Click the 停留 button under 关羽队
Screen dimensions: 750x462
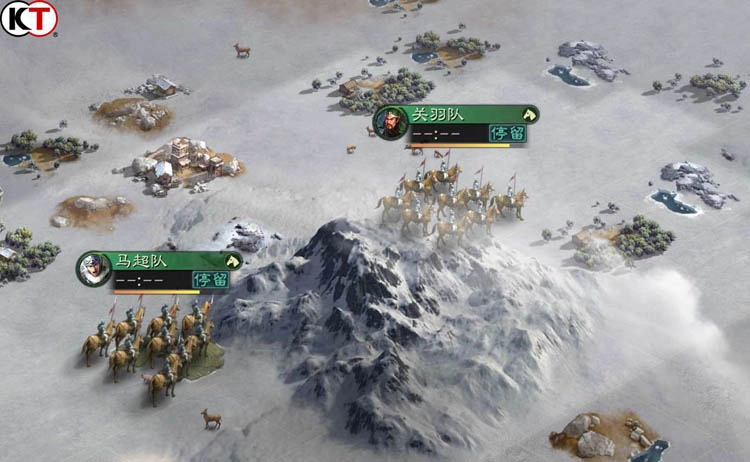tap(505, 133)
